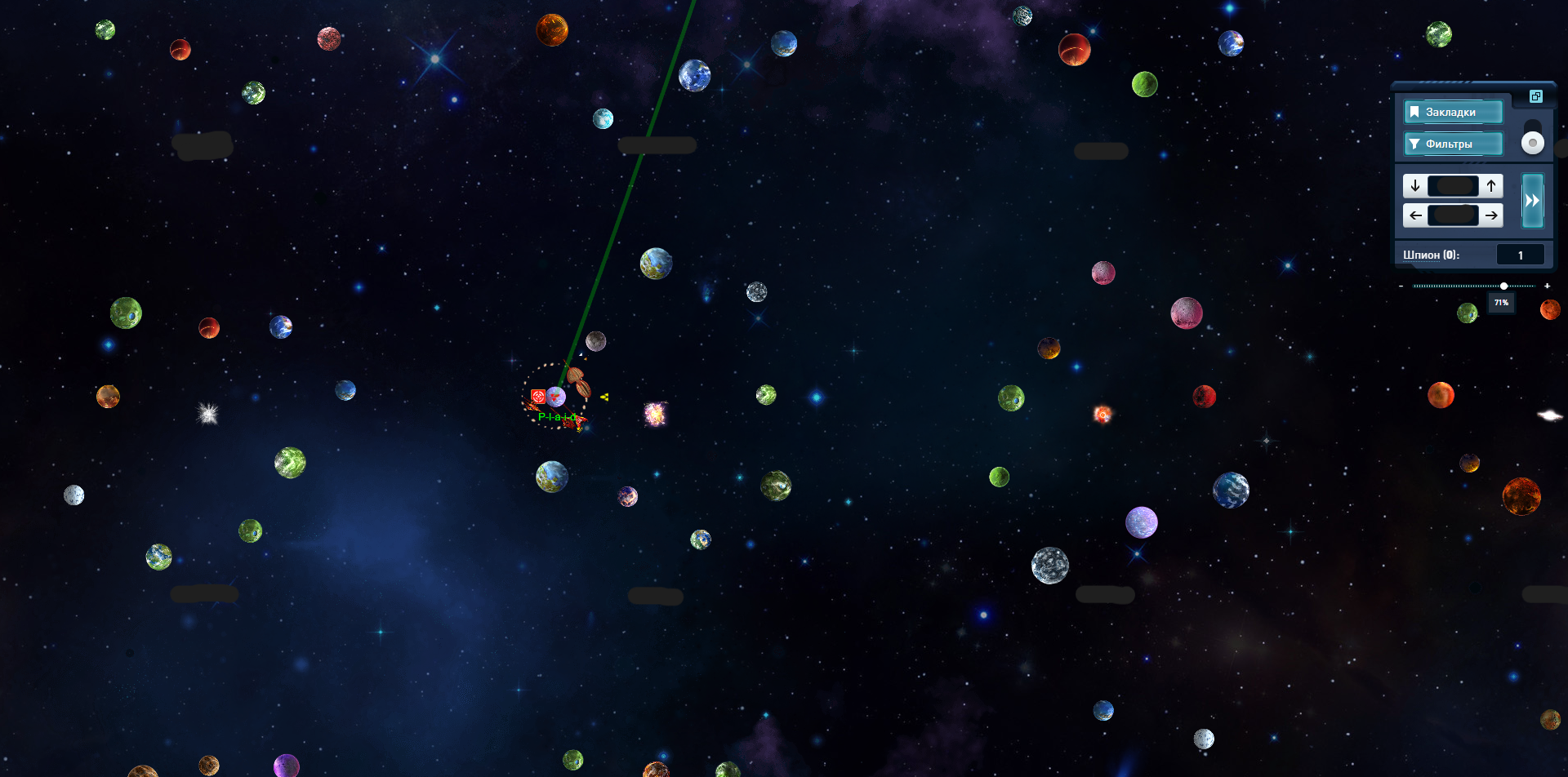The image size is (1568, 777).
Task: Focus the vertical coordinate input field
Action: (x=1454, y=186)
